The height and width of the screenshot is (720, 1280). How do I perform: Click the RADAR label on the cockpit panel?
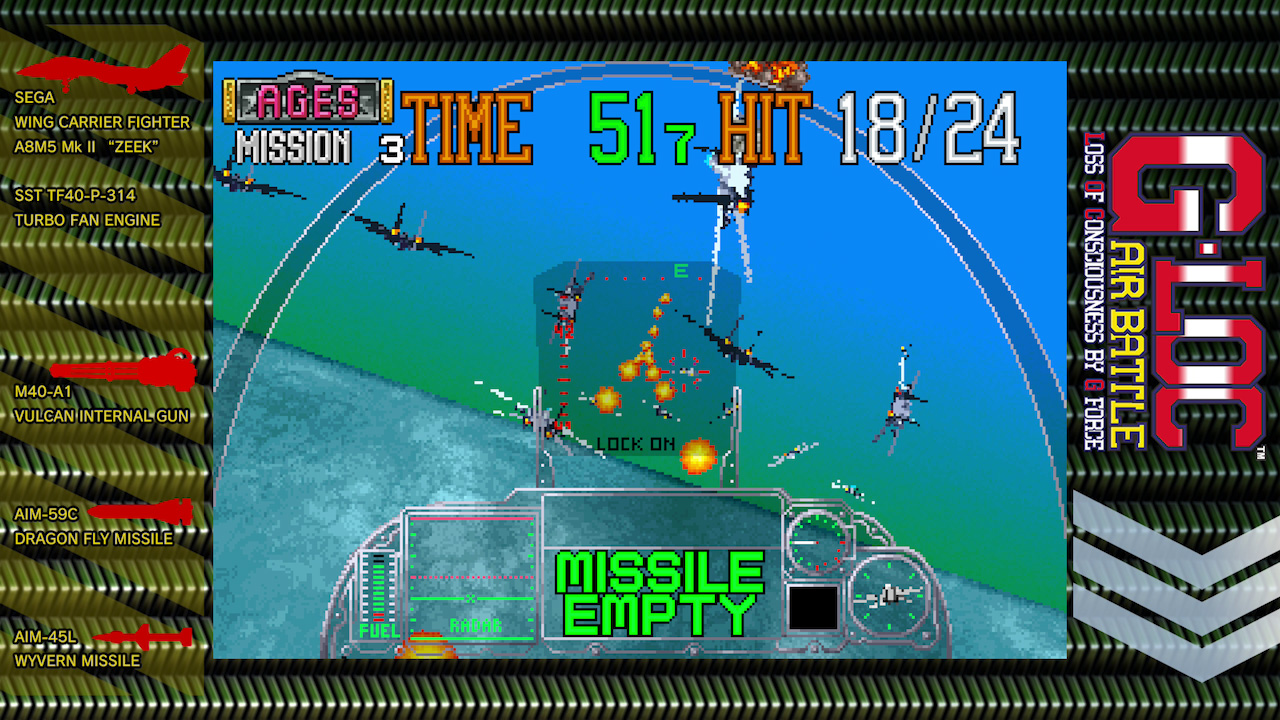coord(478,625)
